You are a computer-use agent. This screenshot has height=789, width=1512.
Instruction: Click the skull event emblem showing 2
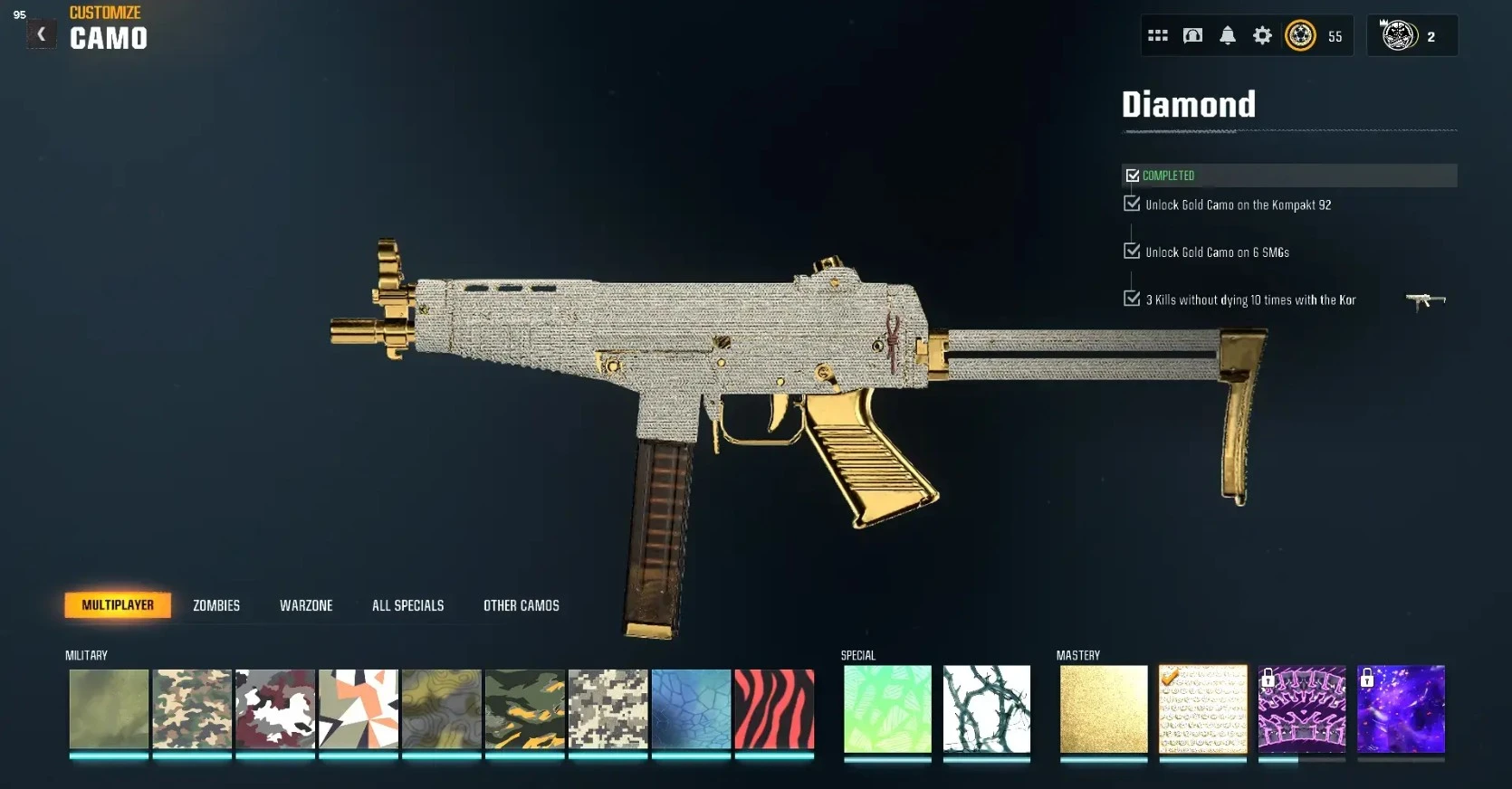pyautogui.click(x=1401, y=35)
